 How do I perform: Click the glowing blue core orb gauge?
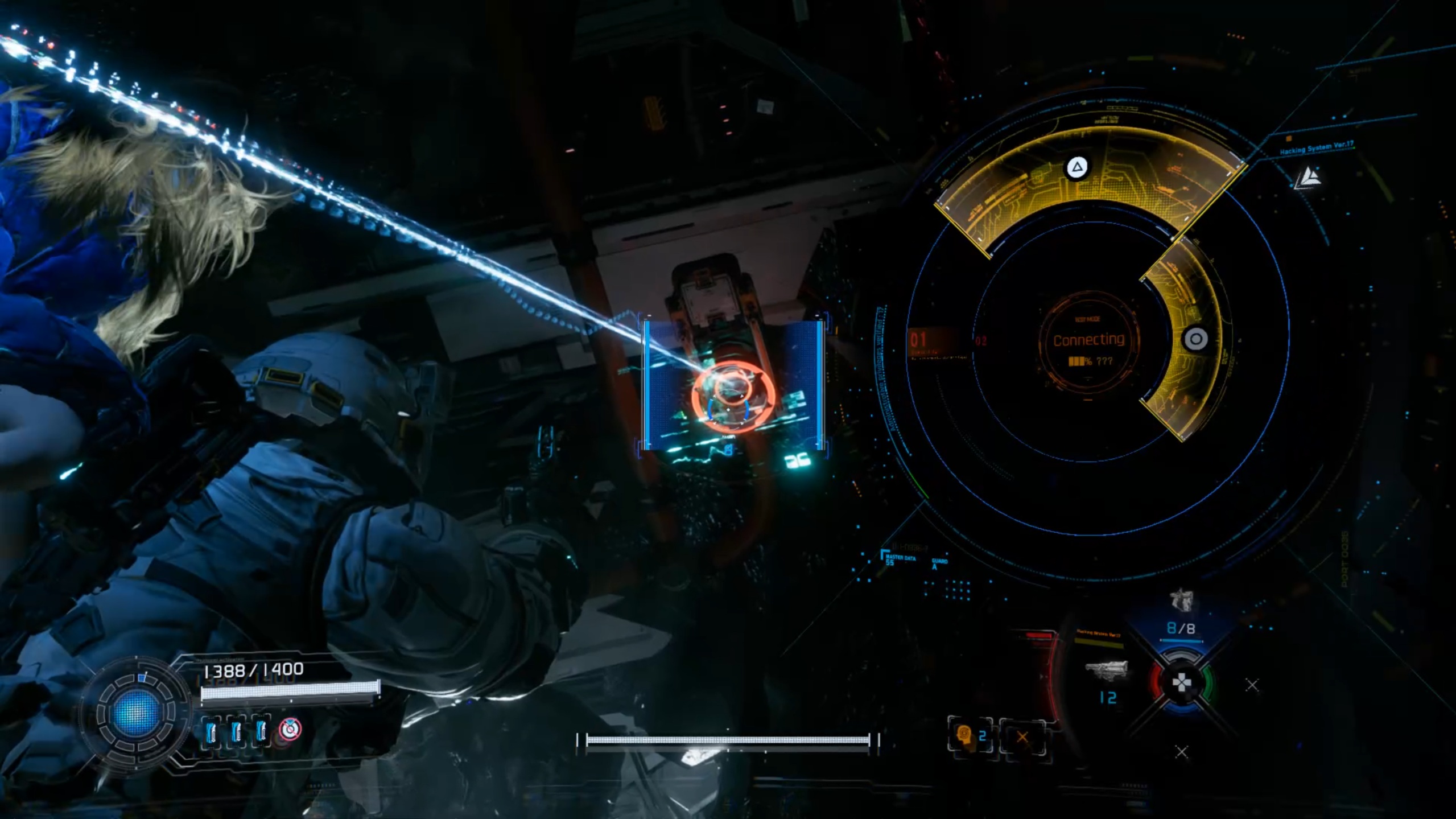[x=135, y=712]
